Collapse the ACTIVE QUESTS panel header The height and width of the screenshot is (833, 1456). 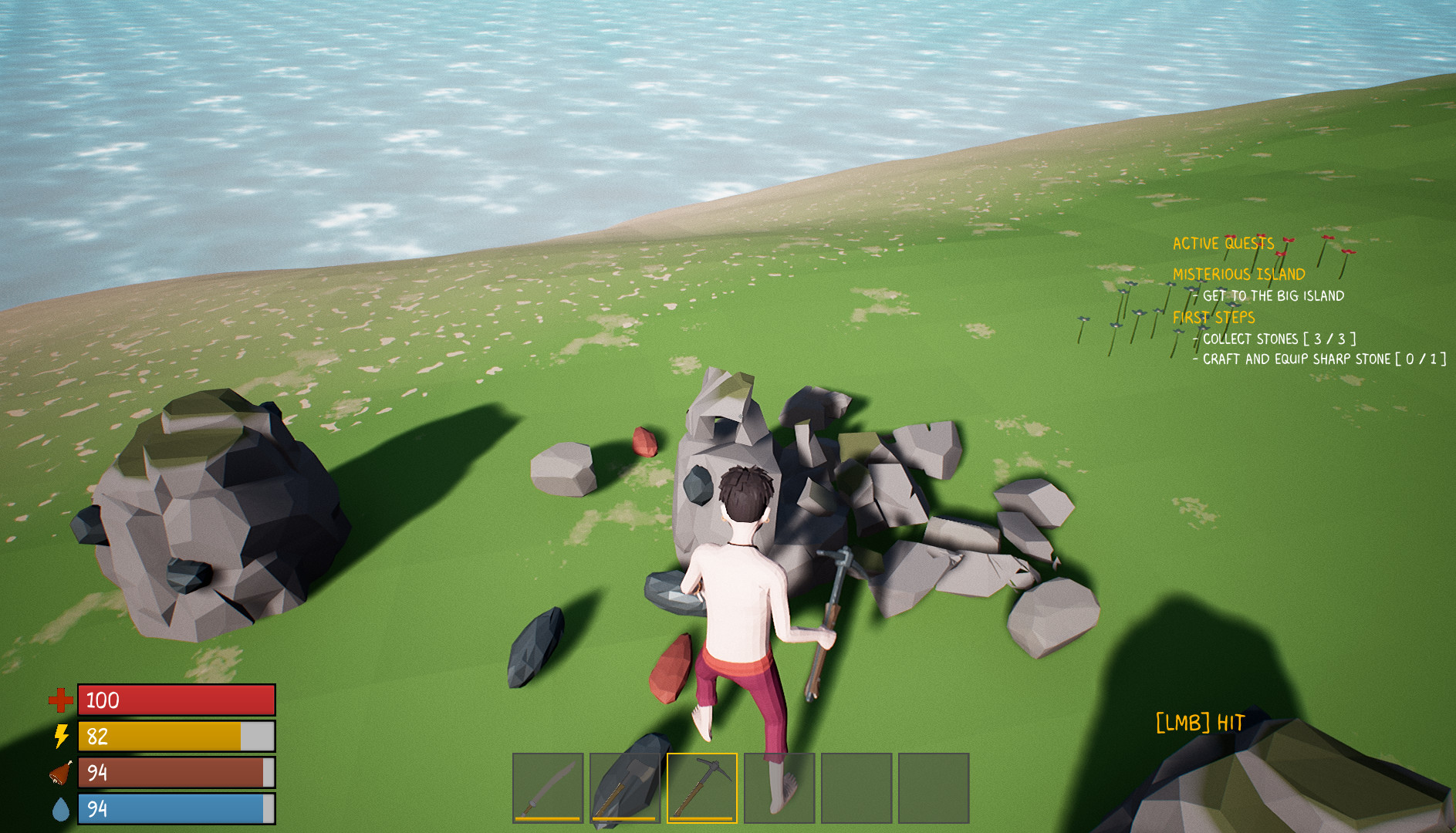pyautogui.click(x=1223, y=243)
